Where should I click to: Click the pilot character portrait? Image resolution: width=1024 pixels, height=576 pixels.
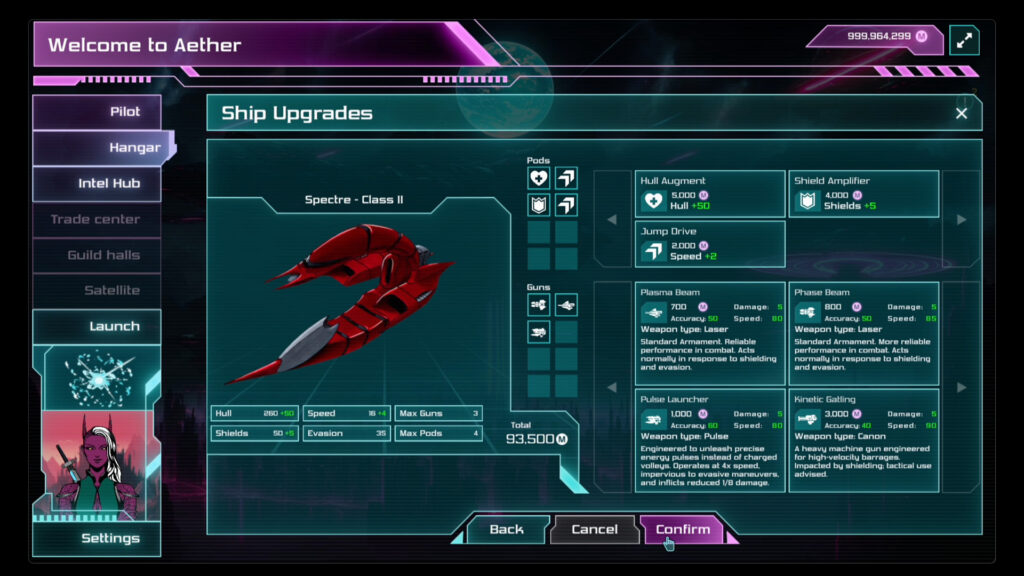(97, 465)
